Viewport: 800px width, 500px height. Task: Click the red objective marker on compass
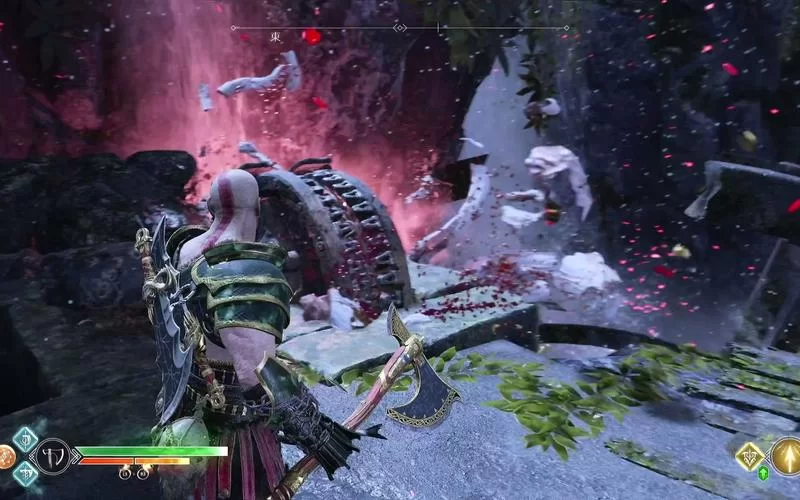(312, 36)
